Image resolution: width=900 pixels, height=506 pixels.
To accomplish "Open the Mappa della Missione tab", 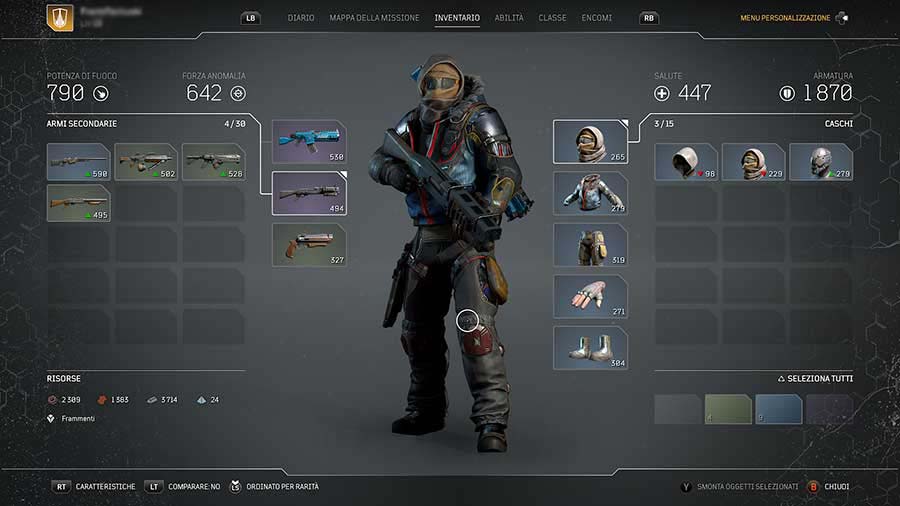I will pos(374,18).
